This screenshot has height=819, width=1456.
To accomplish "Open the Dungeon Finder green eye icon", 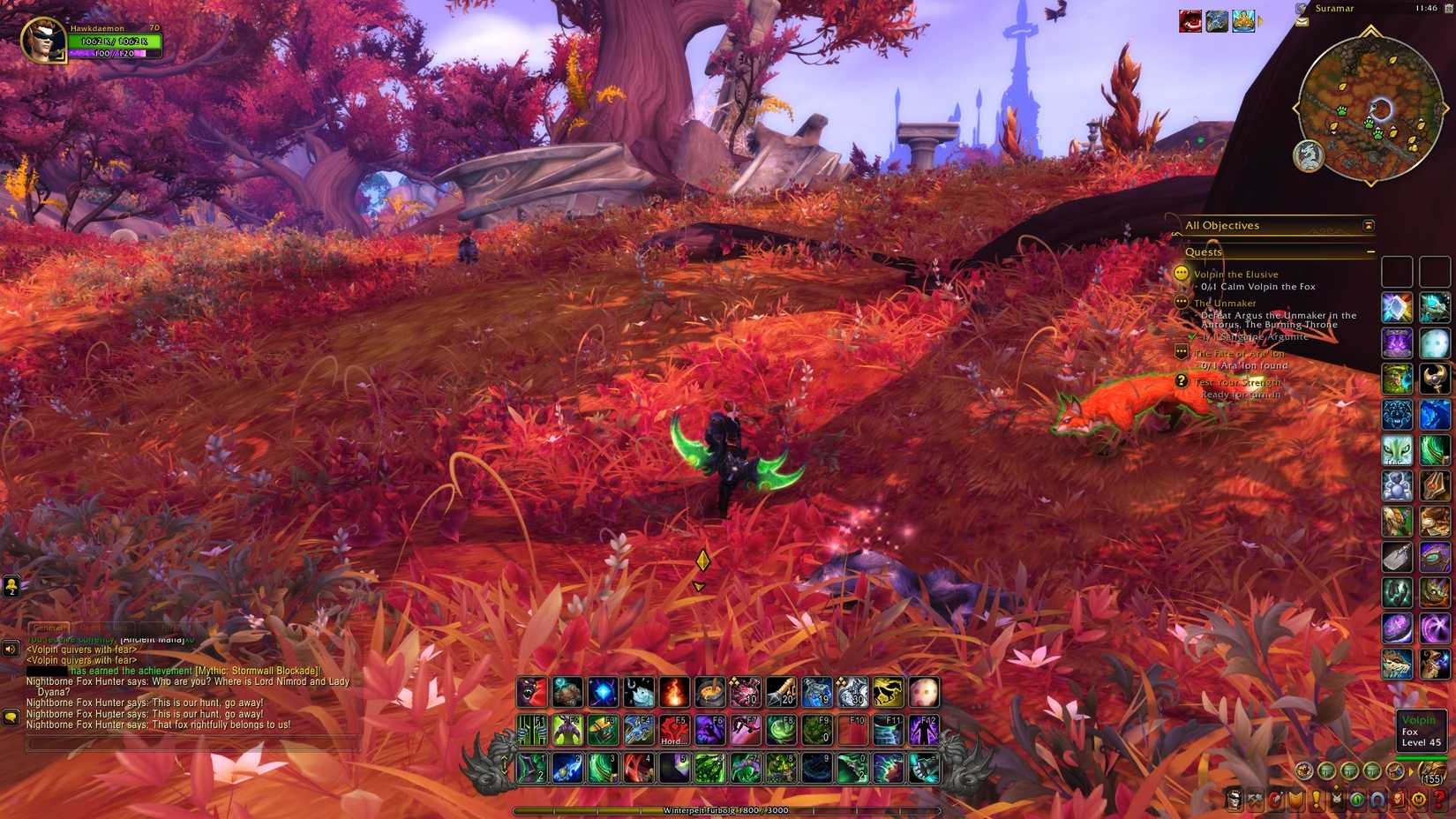I will pos(1356,800).
